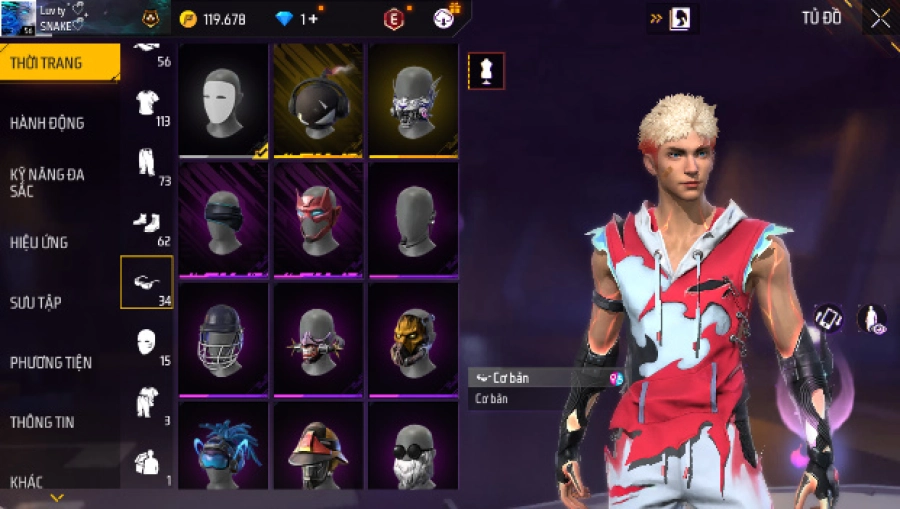Screen dimensions: 900x509
Task: Equip the plain white face mask
Action: tap(223, 100)
